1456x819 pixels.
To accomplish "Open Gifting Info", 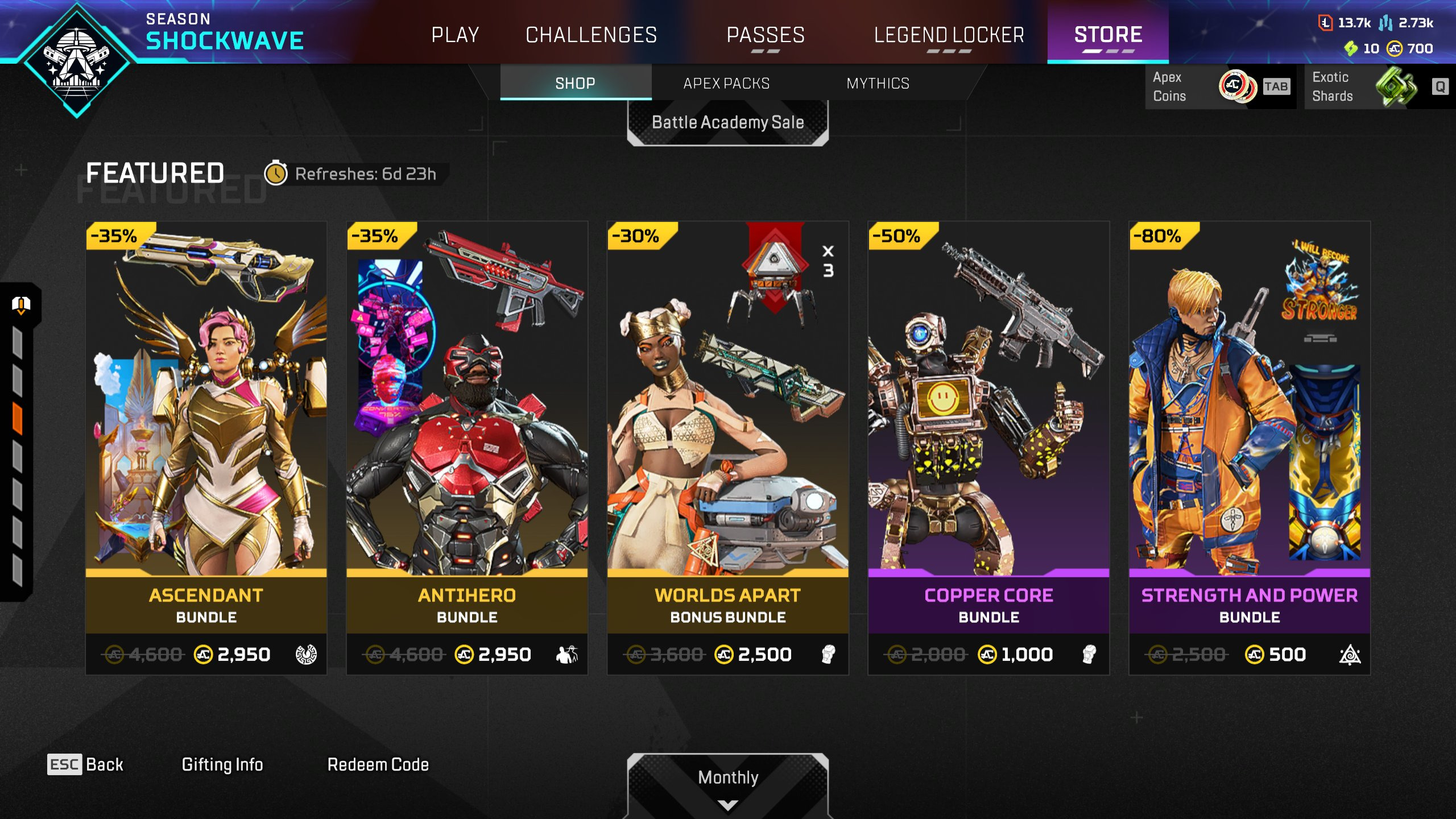I will click(222, 764).
